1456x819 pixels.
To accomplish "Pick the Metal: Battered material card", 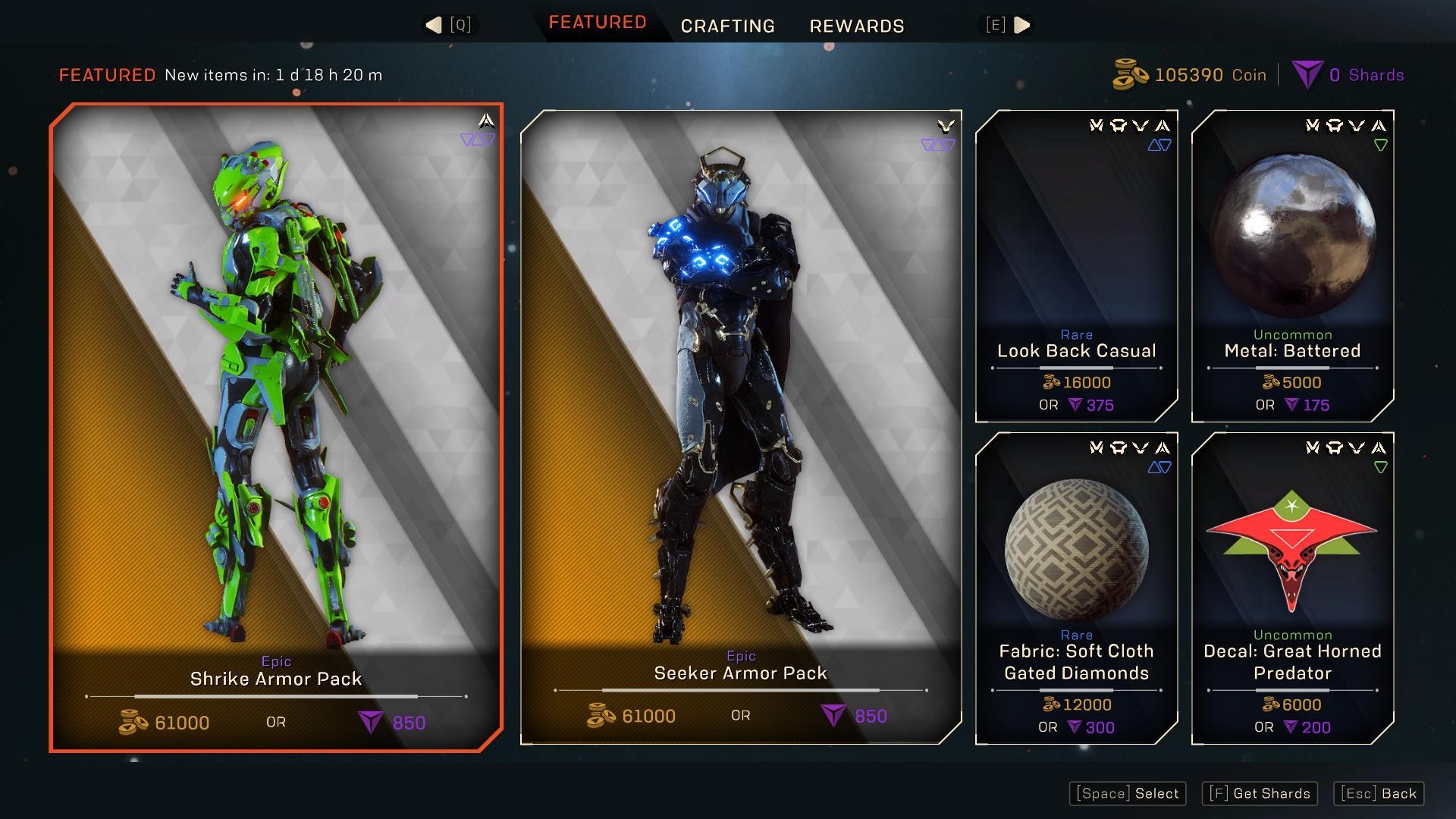I will (1292, 265).
